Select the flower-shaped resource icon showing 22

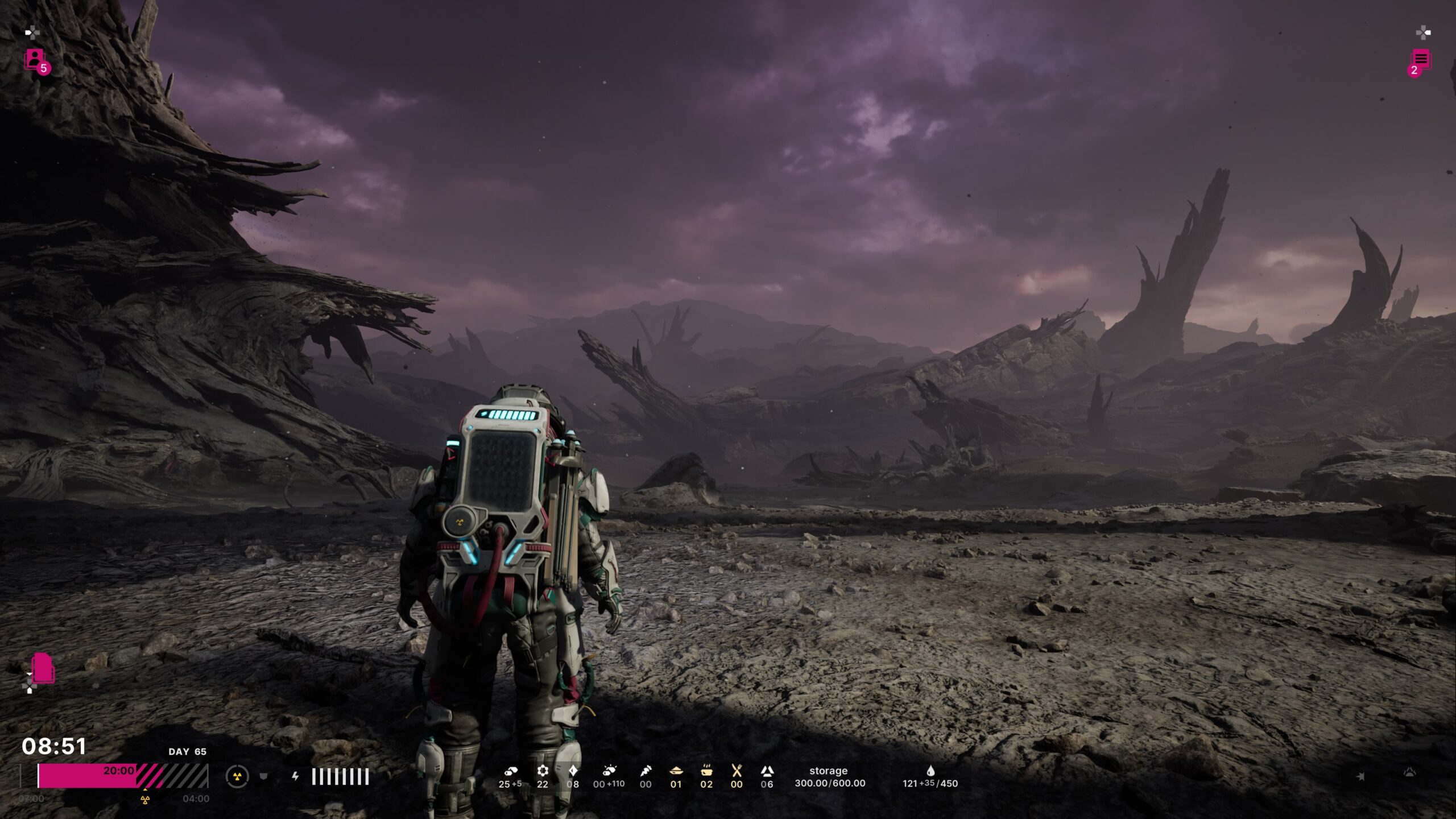[x=543, y=771]
